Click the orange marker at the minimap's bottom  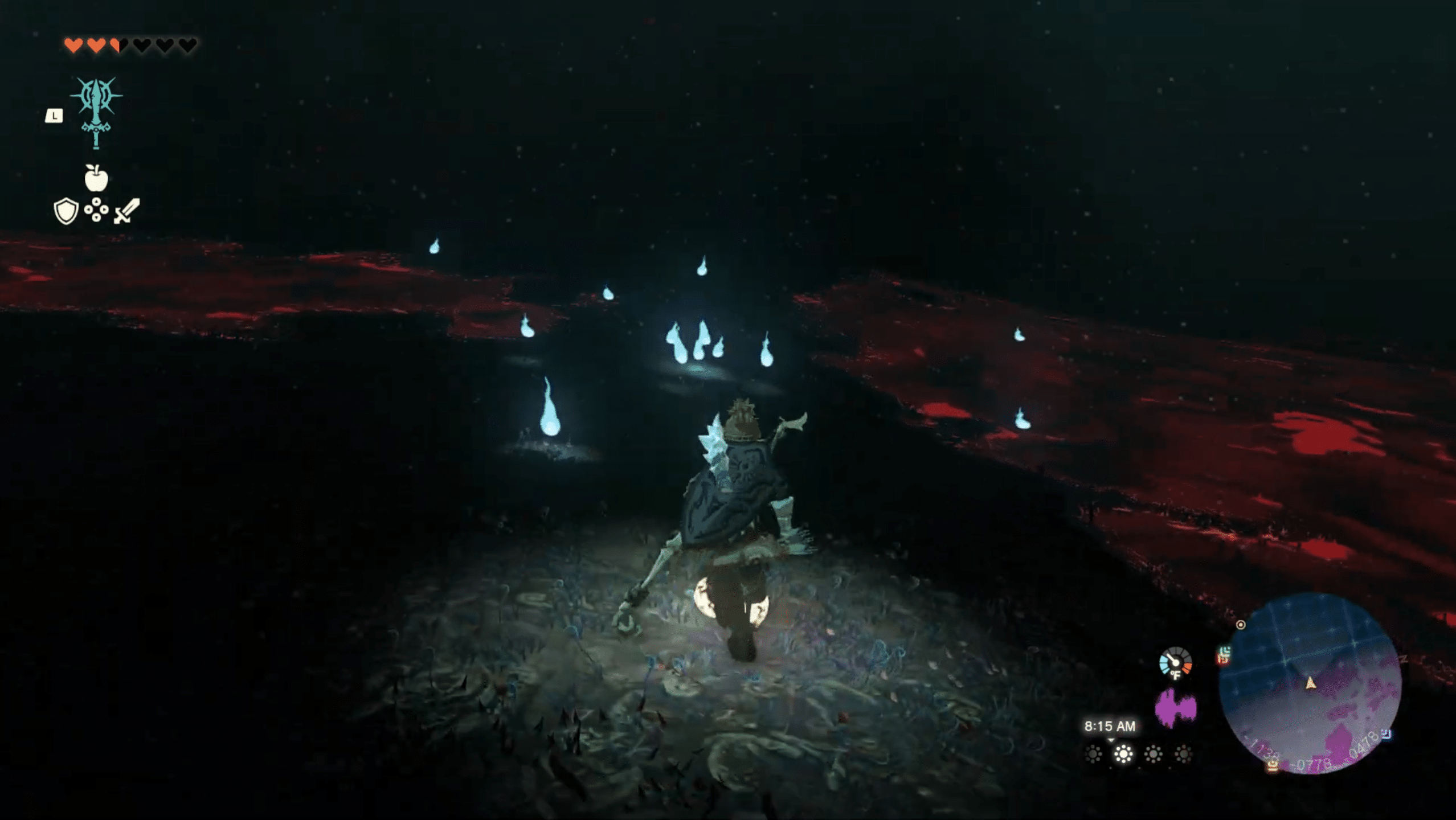click(x=1273, y=766)
